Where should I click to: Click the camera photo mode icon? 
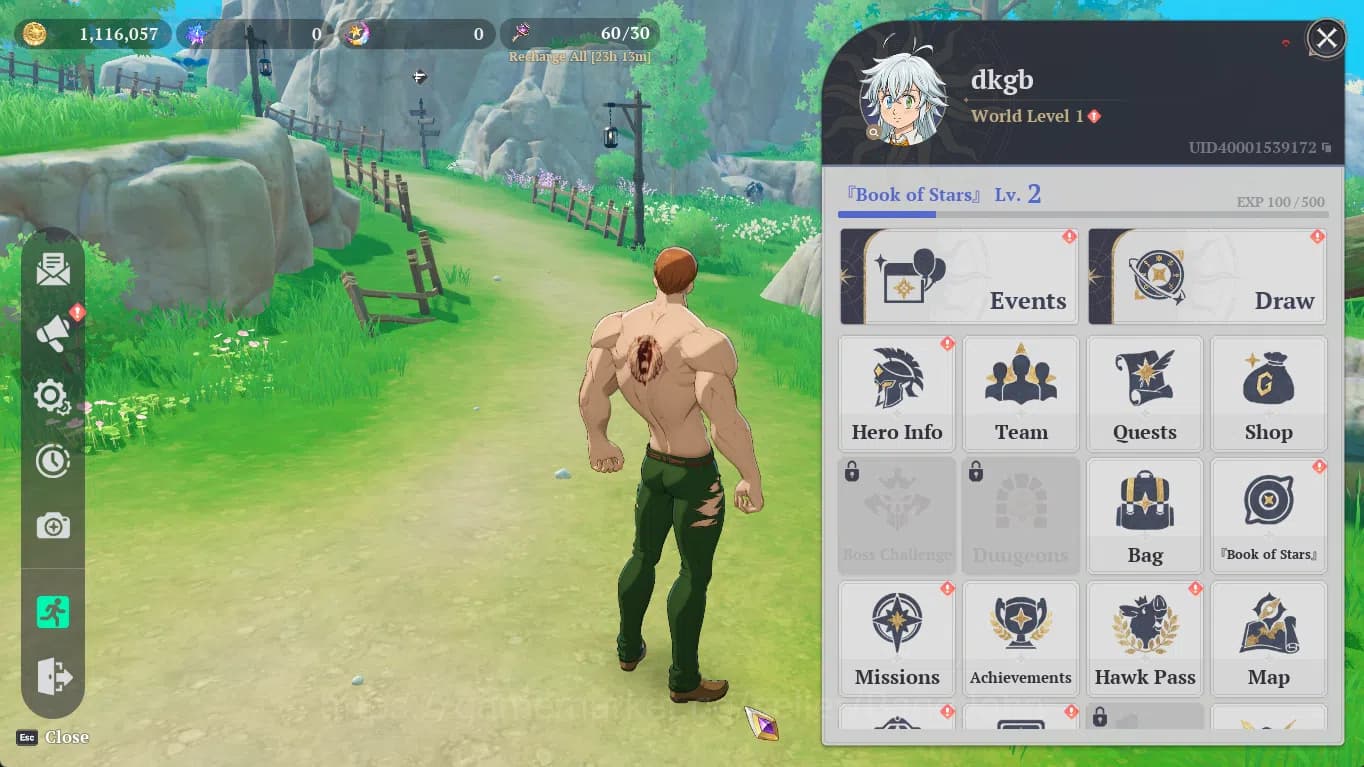[x=53, y=526]
